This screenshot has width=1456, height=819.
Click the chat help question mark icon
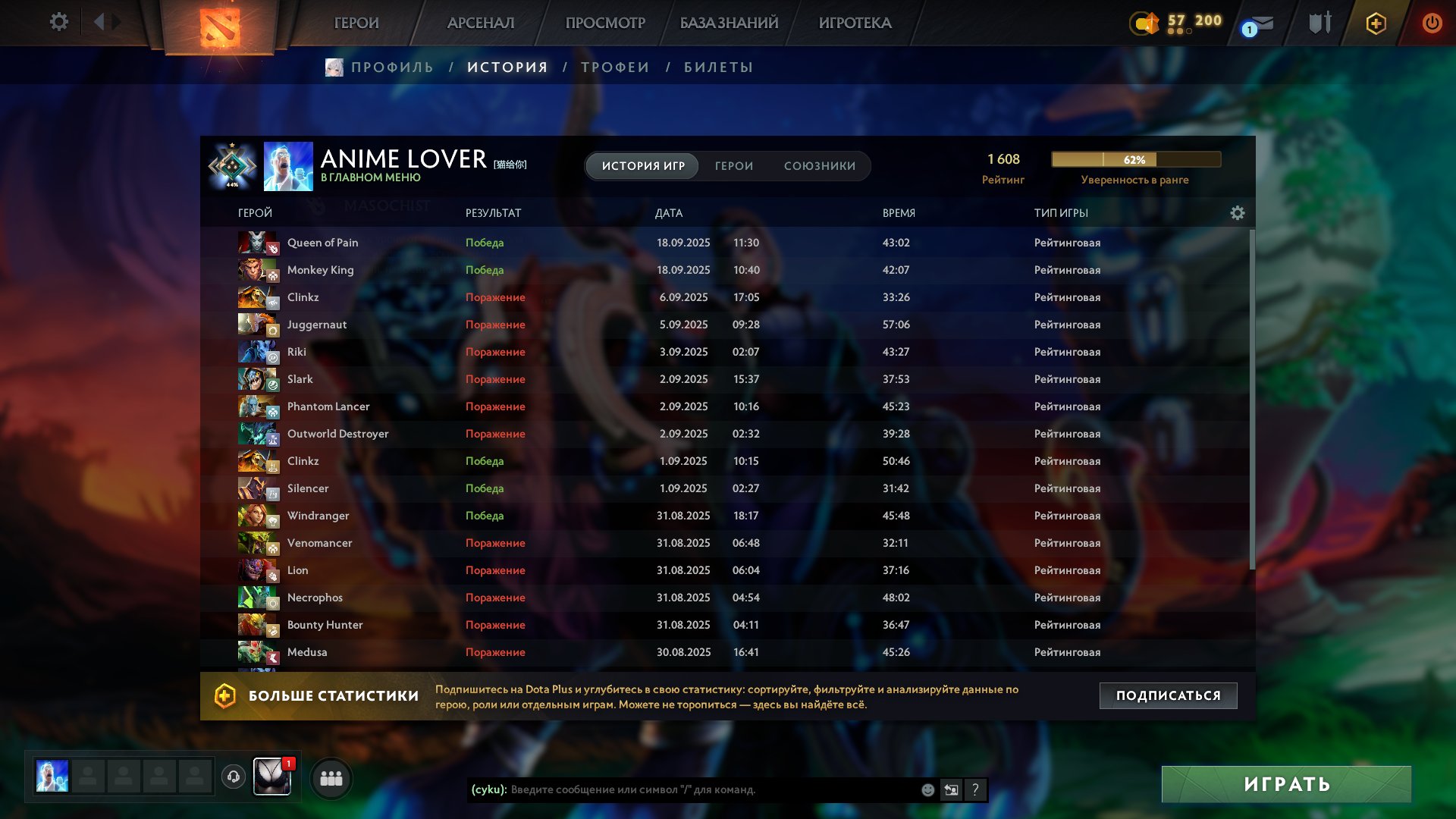[975, 790]
